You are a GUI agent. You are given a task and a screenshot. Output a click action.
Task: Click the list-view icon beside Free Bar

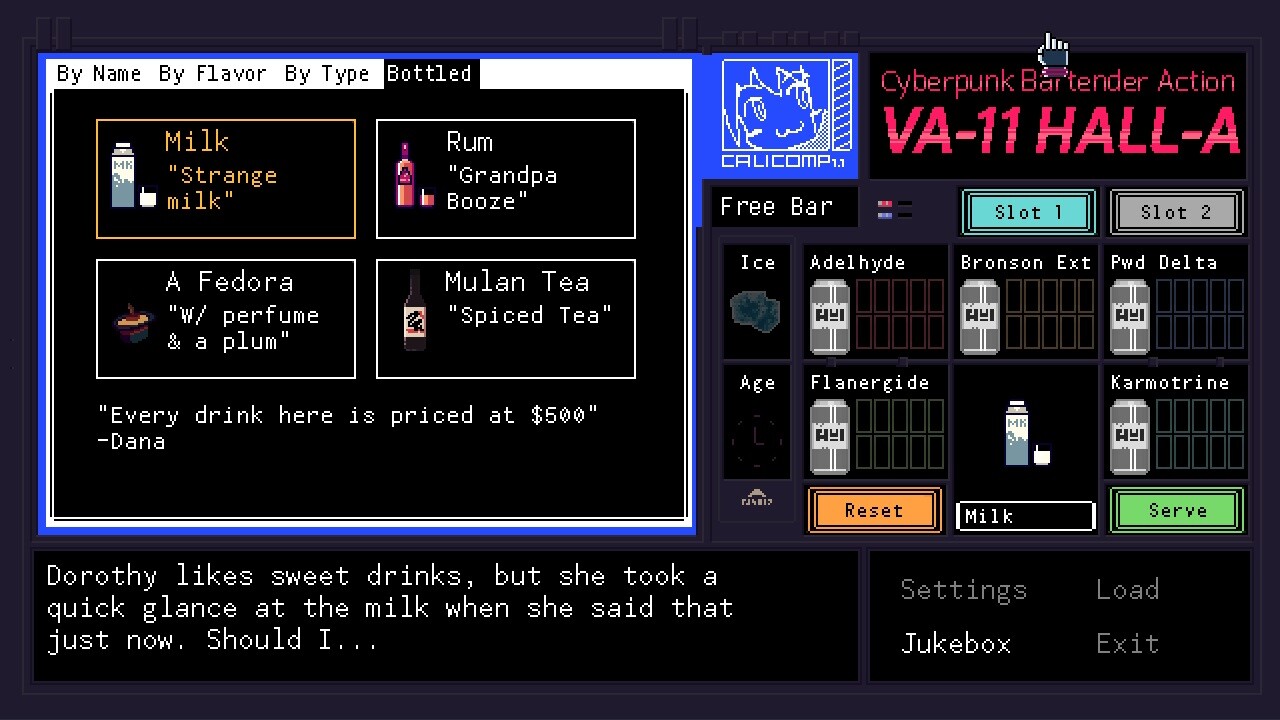(x=897, y=208)
